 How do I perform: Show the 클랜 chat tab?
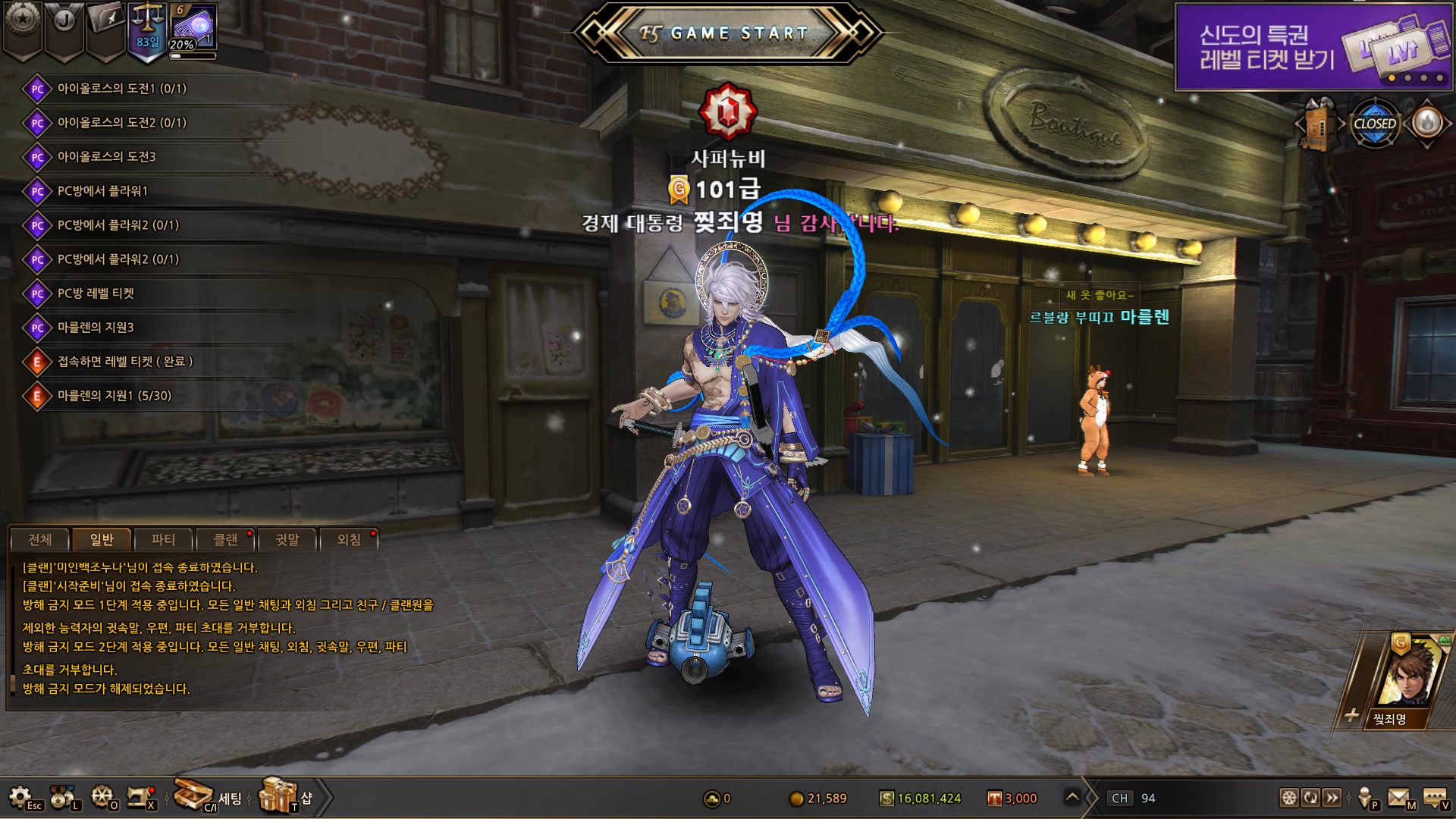click(x=225, y=539)
